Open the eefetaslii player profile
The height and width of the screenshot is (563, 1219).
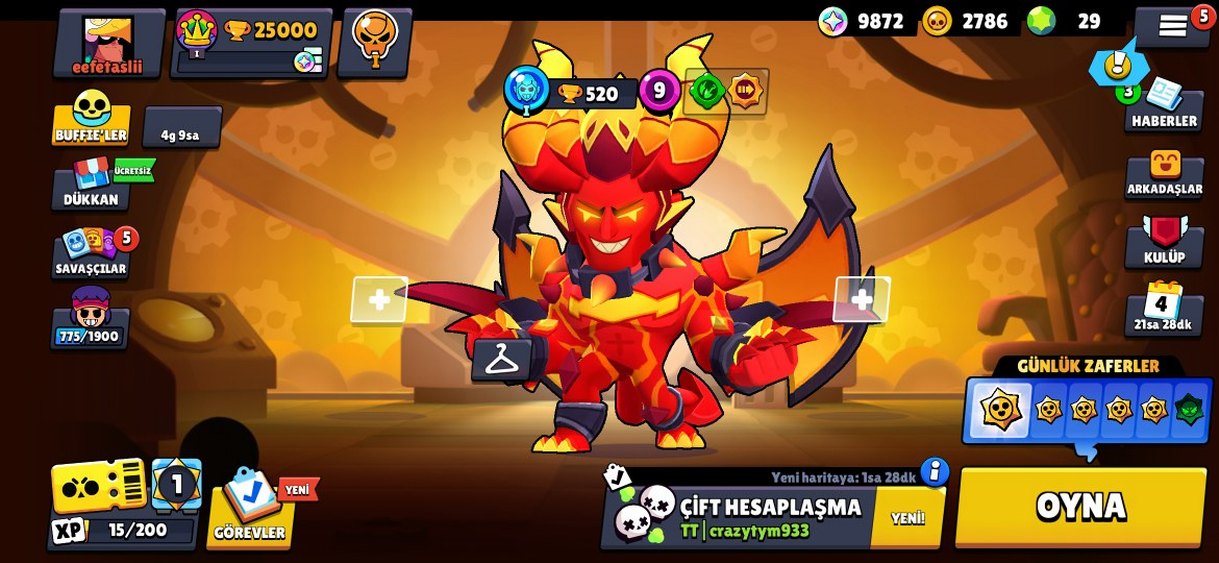click(x=109, y=44)
